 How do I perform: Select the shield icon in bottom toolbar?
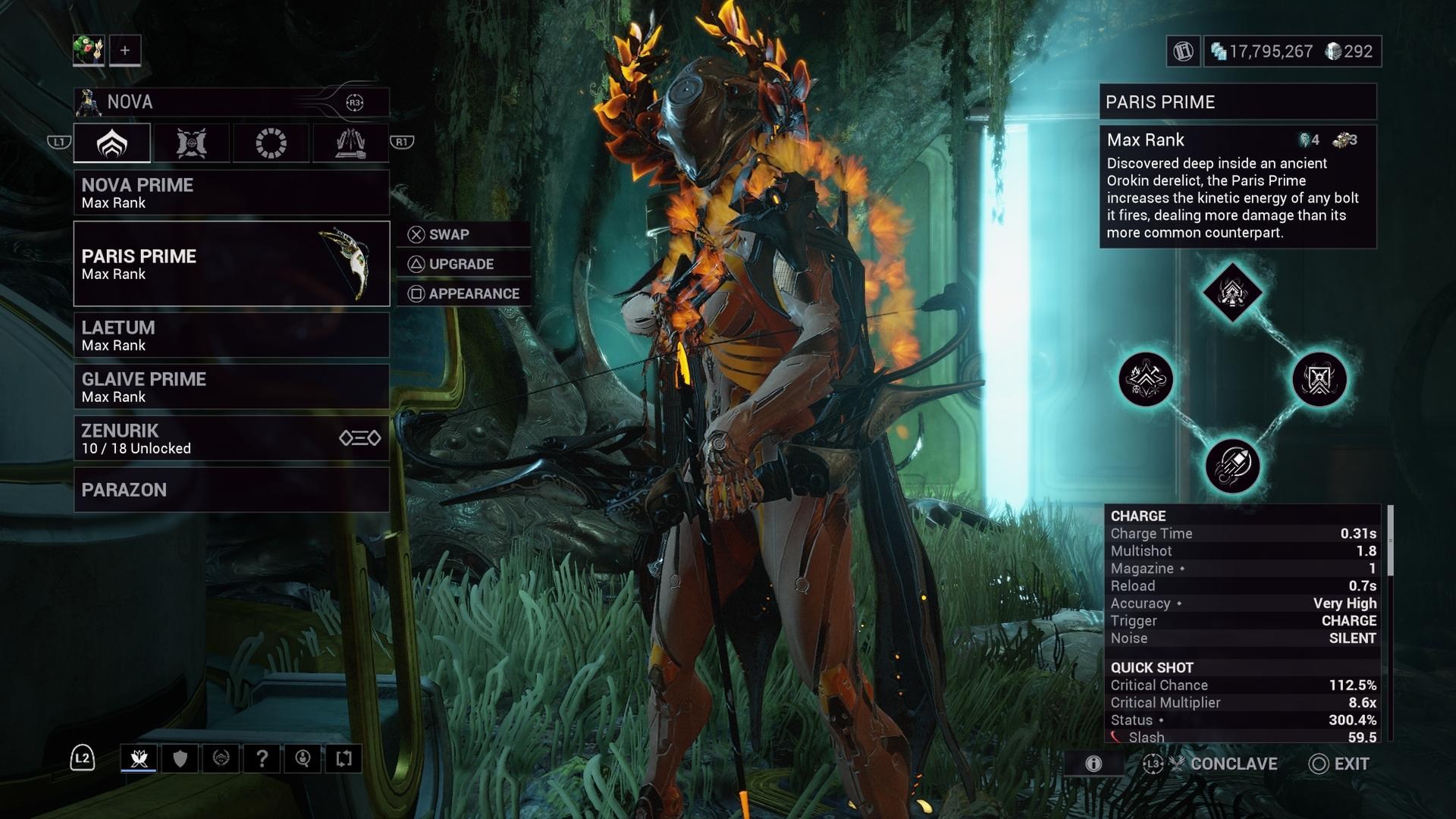(x=180, y=758)
